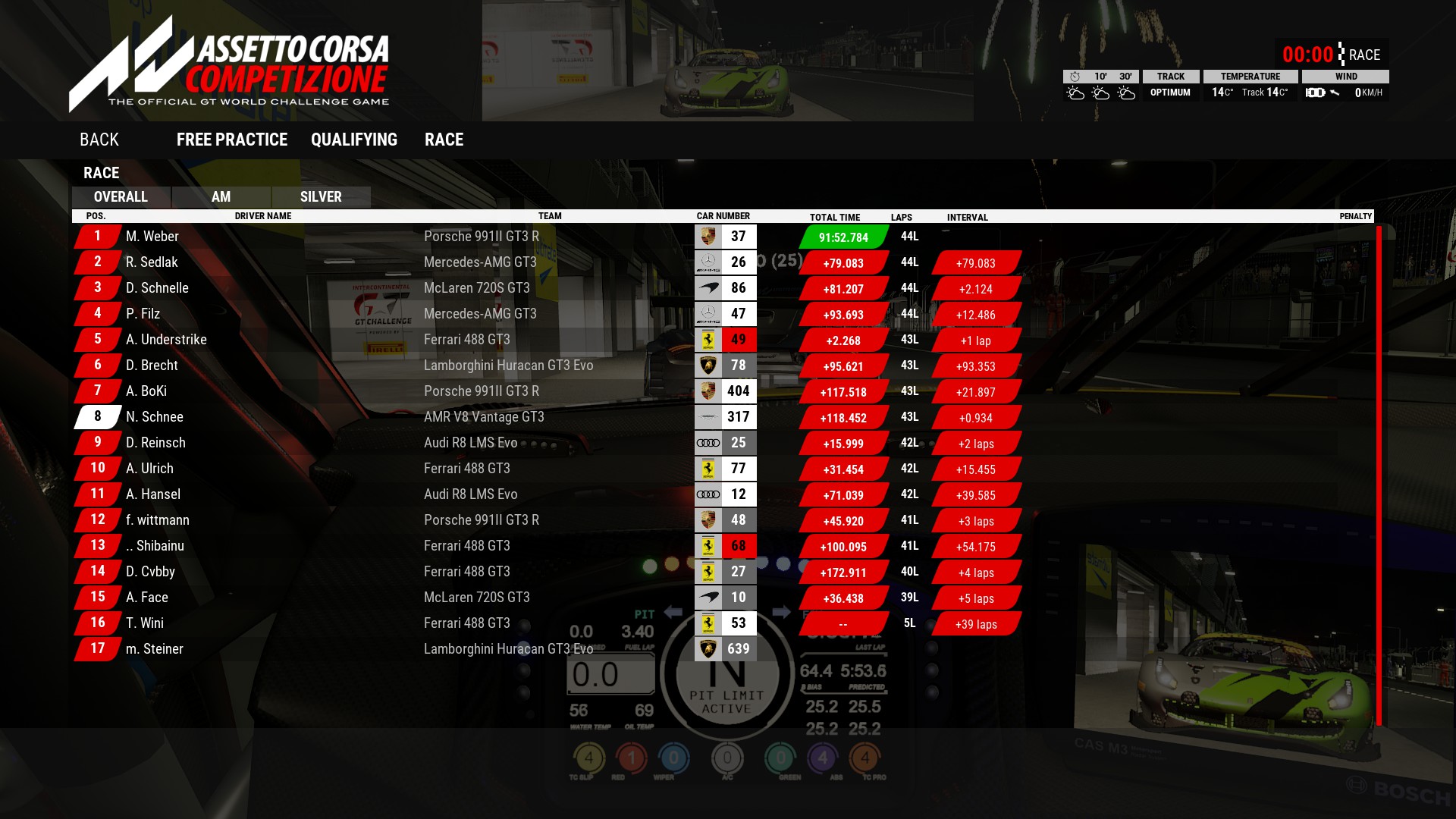
Task: Pick D. Schnelle's McLaren 720S entry
Action: click(157, 288)
